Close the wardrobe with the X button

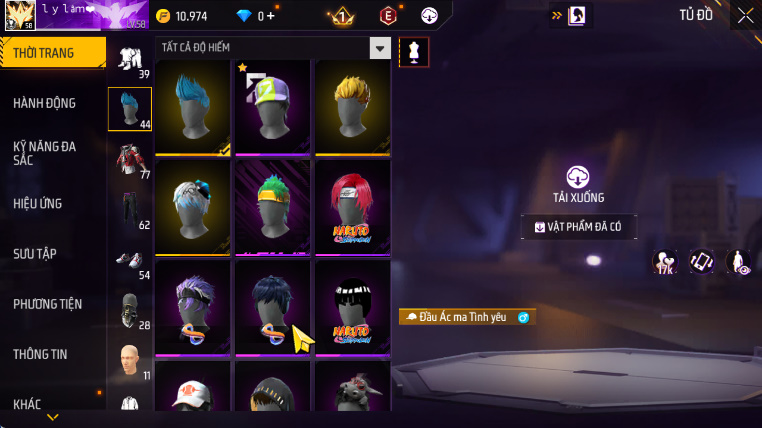(745, 15)
